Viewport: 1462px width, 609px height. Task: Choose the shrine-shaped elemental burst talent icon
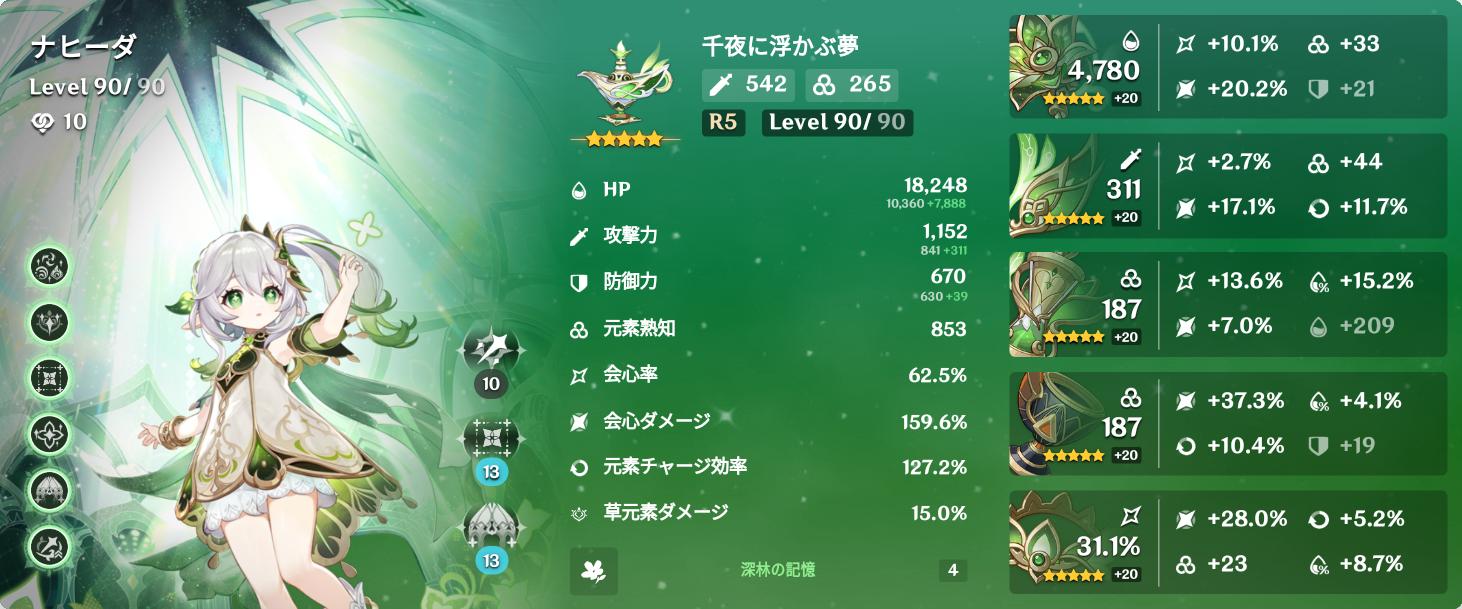[491, 527]
